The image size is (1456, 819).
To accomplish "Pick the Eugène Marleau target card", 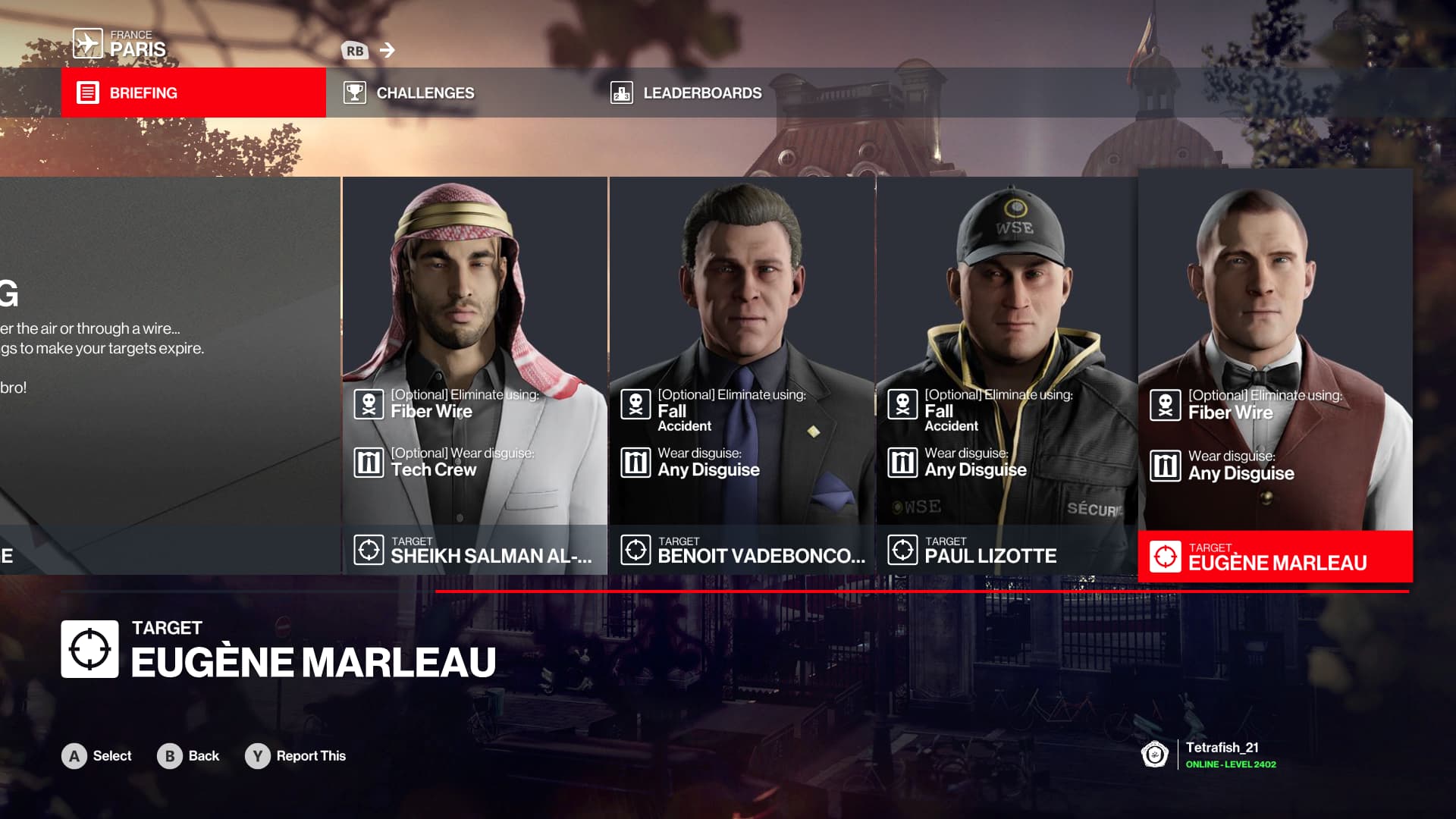I will [1275, 375].
